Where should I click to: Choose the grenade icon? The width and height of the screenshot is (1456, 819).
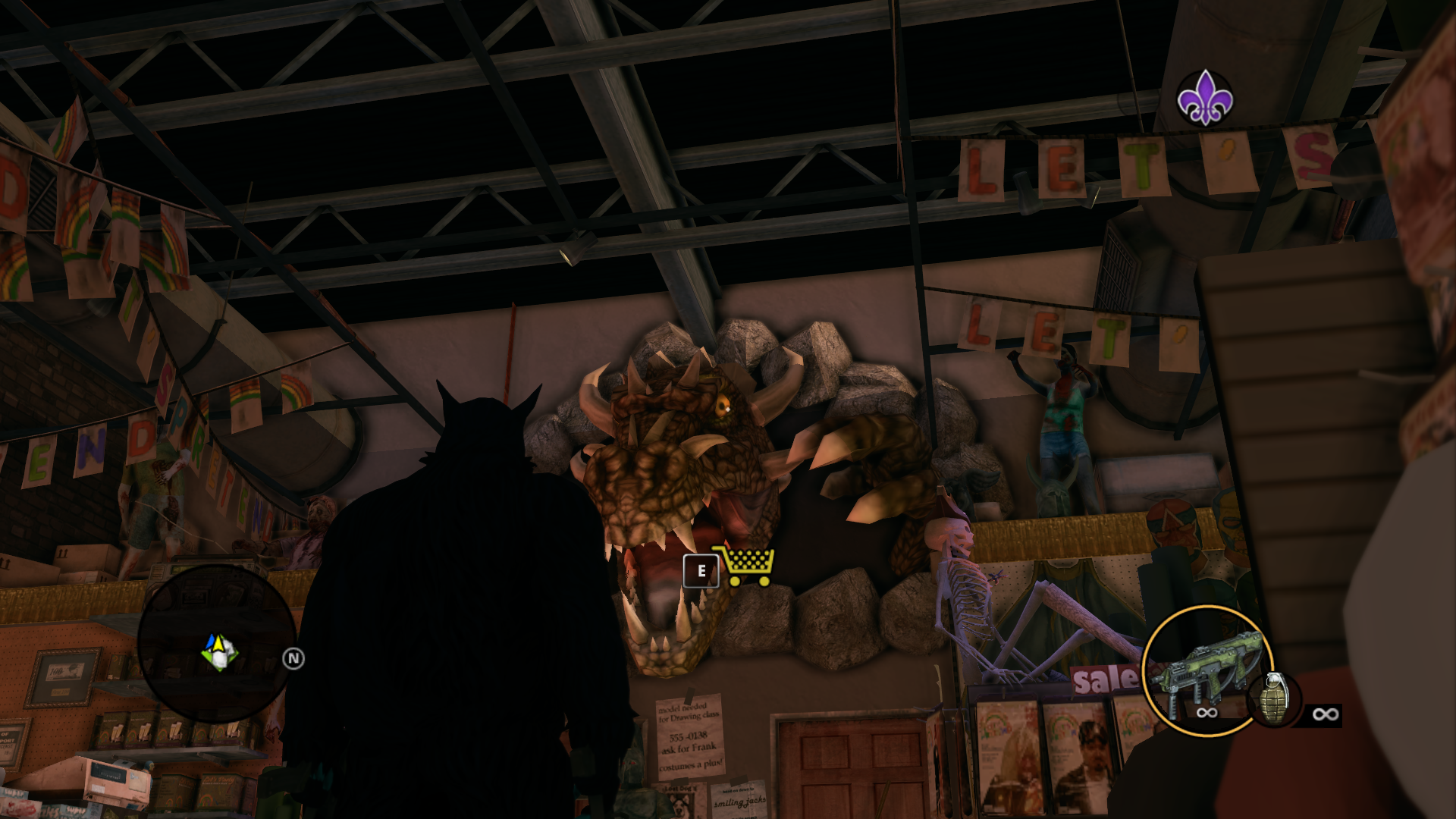(x=1274, y=698)
